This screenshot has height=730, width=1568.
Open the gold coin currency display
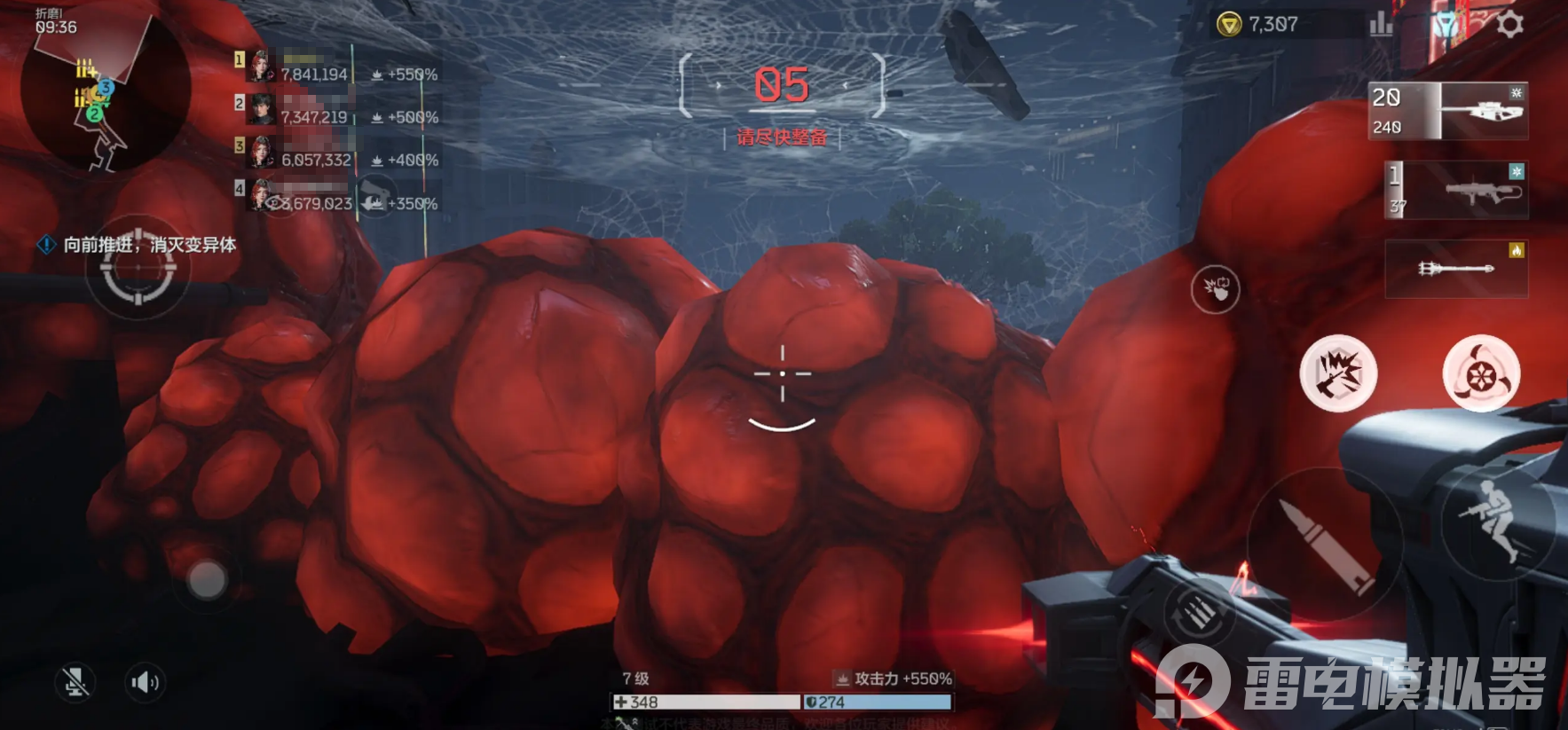point(1260,25)
